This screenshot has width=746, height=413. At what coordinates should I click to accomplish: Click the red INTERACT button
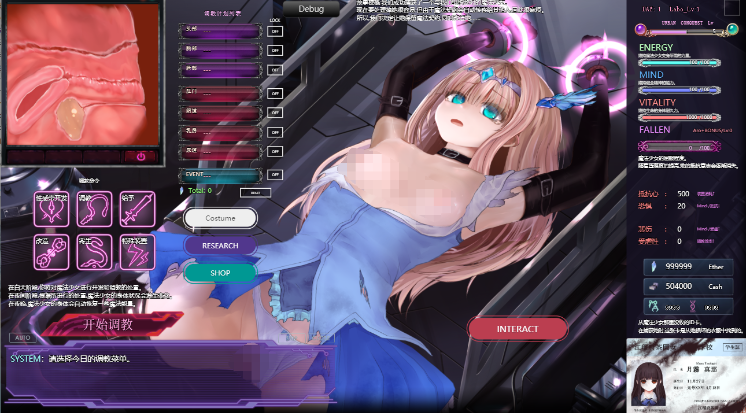[517, 328]
